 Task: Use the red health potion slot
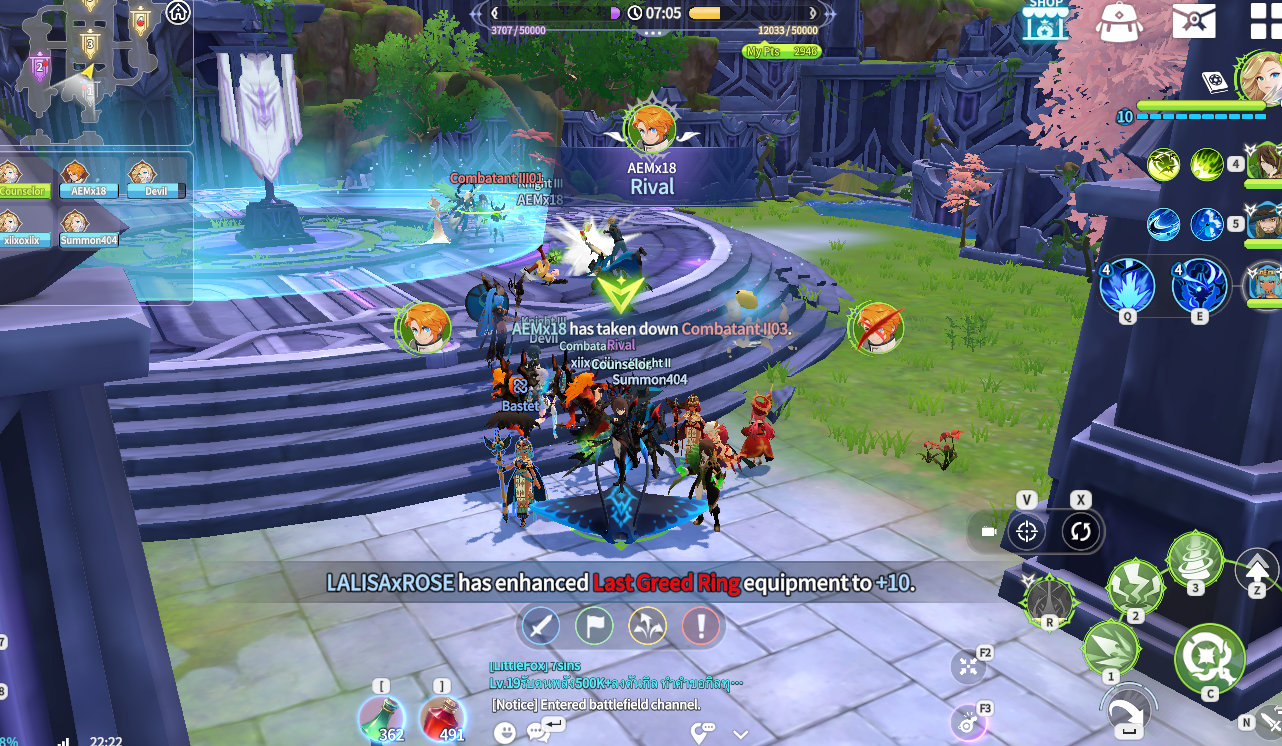(x=441, y=718)
